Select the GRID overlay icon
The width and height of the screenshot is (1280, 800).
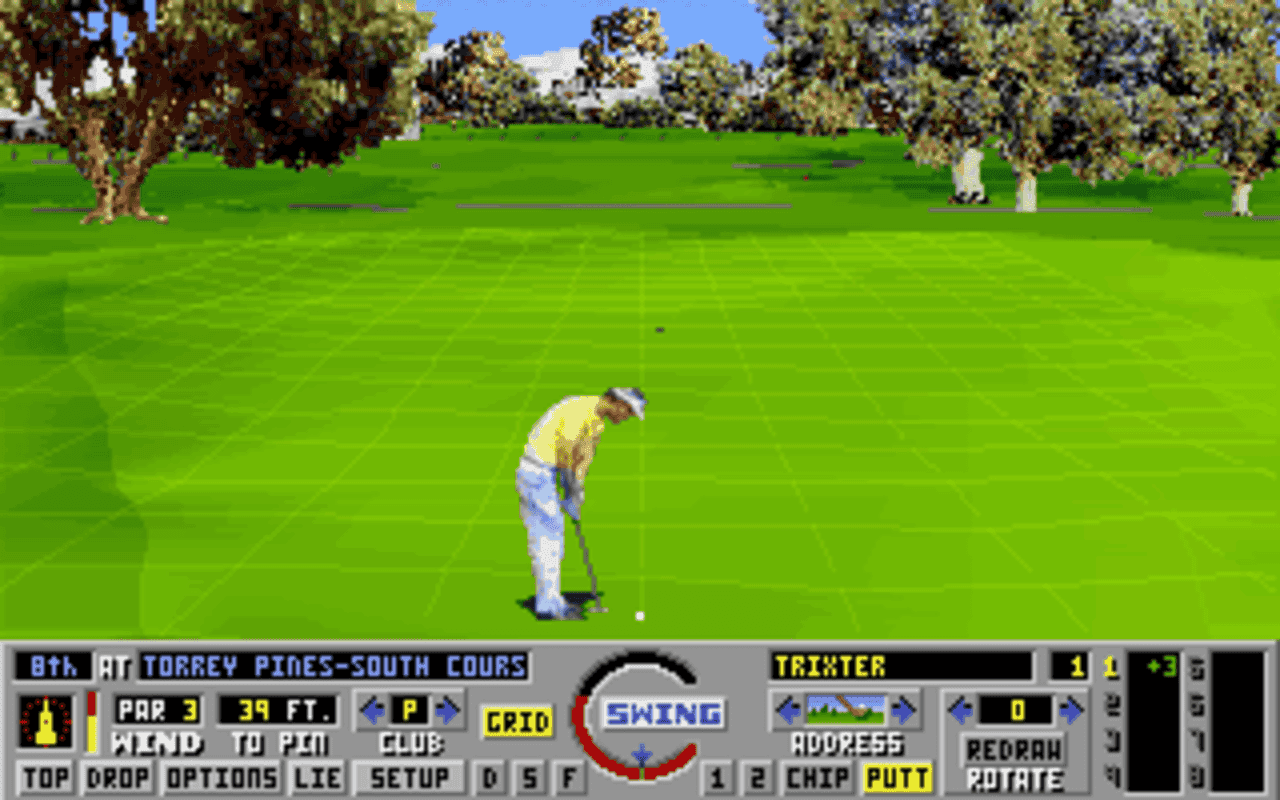(518, 718)
